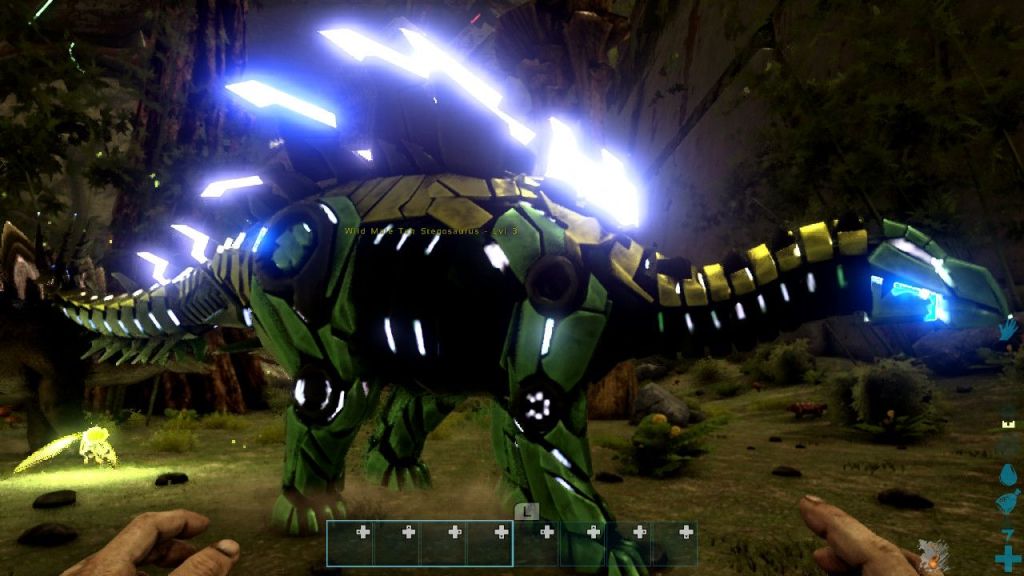Click the blue hand status icon
1024x576 pixels.
pyautogui.click(x=1008, y=329)
